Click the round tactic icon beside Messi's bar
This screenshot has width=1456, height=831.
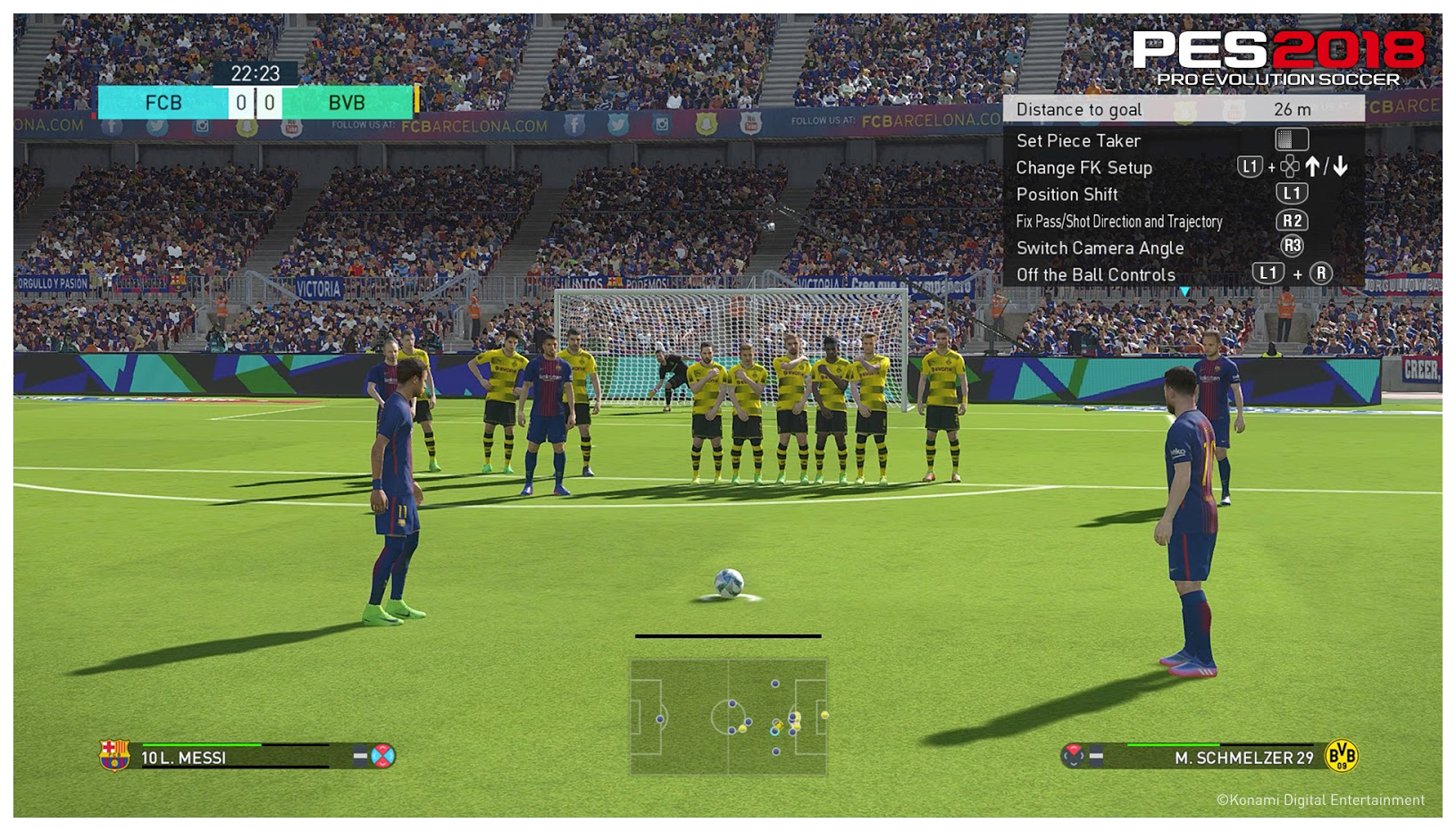click(383, 756)
